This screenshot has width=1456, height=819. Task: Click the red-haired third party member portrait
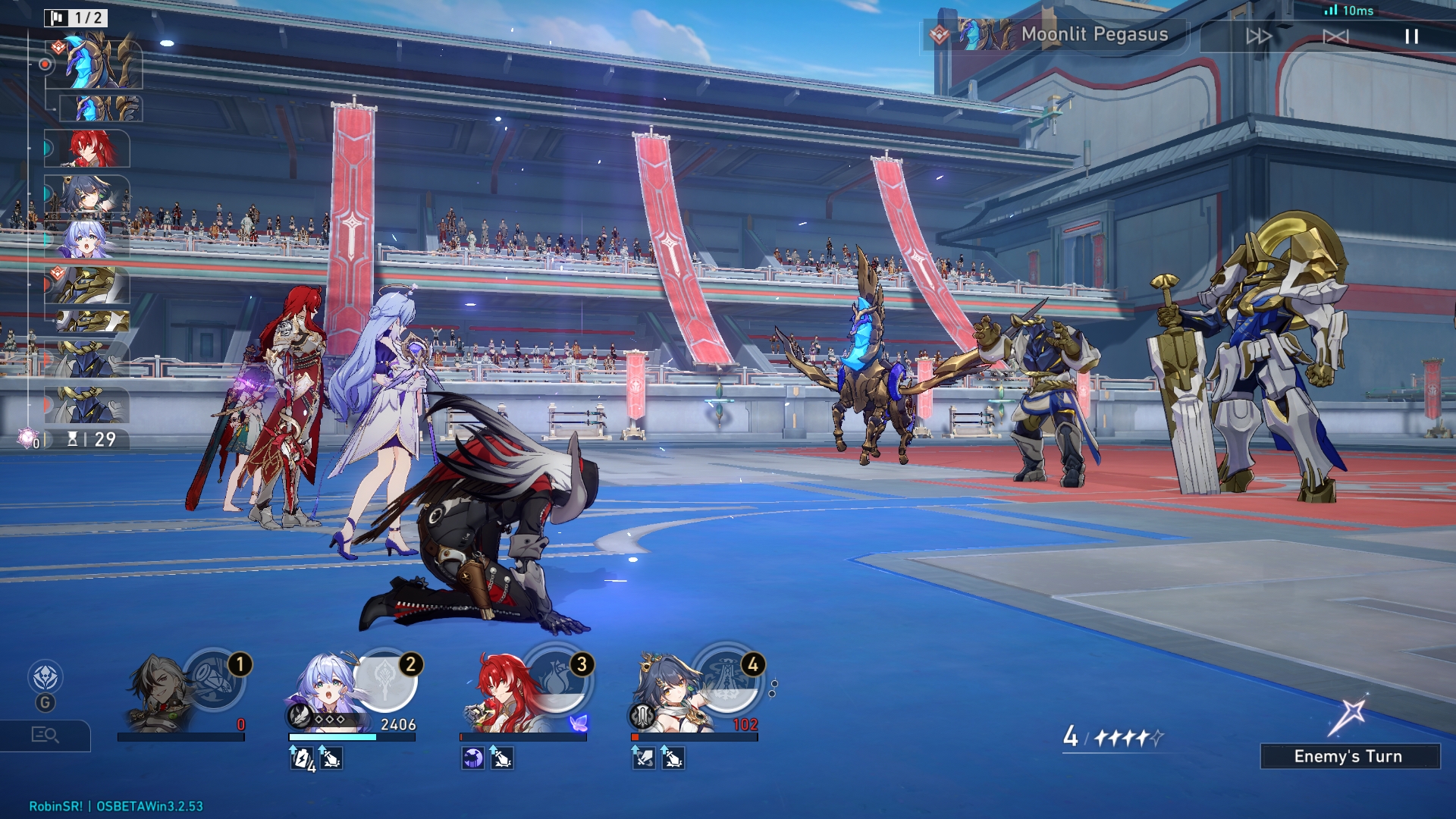coord(497,690)
